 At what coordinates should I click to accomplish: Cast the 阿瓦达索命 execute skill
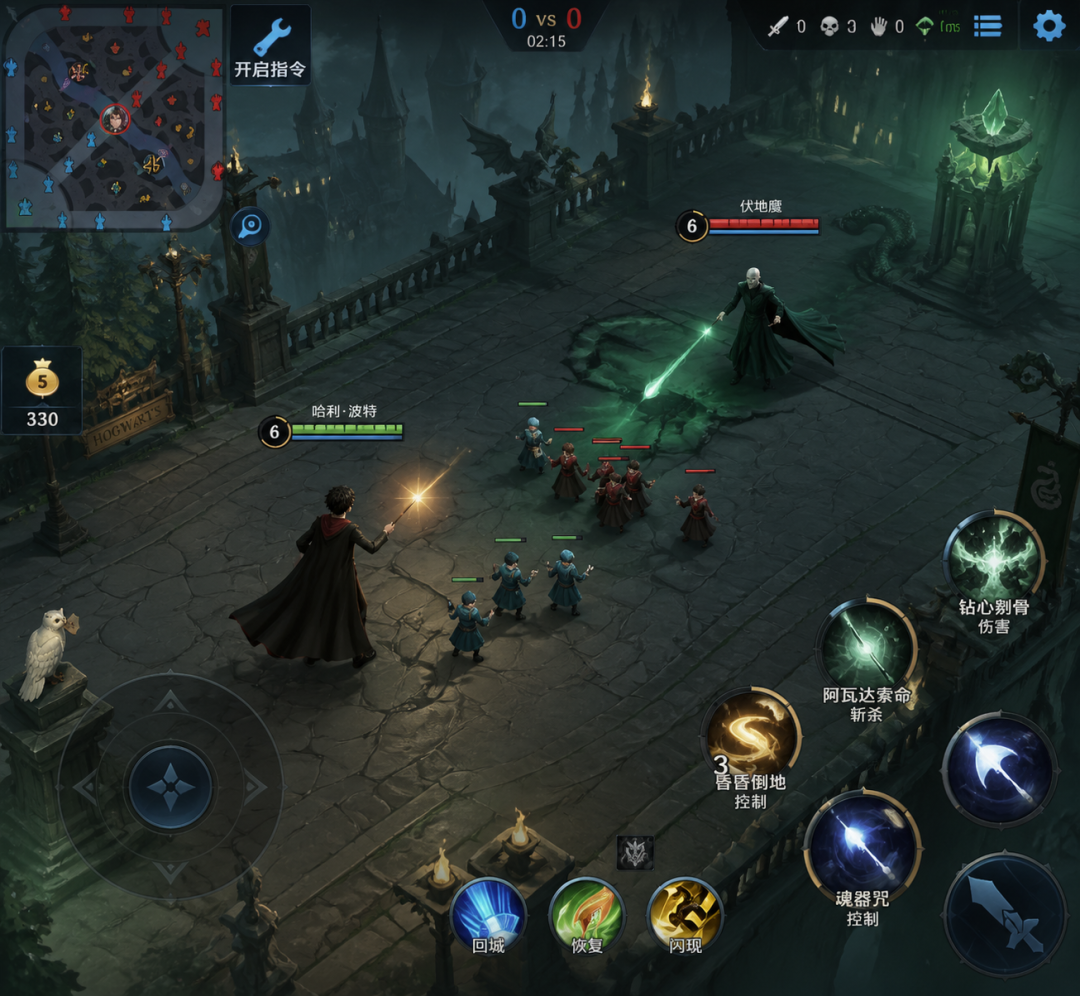click(866, 650)
